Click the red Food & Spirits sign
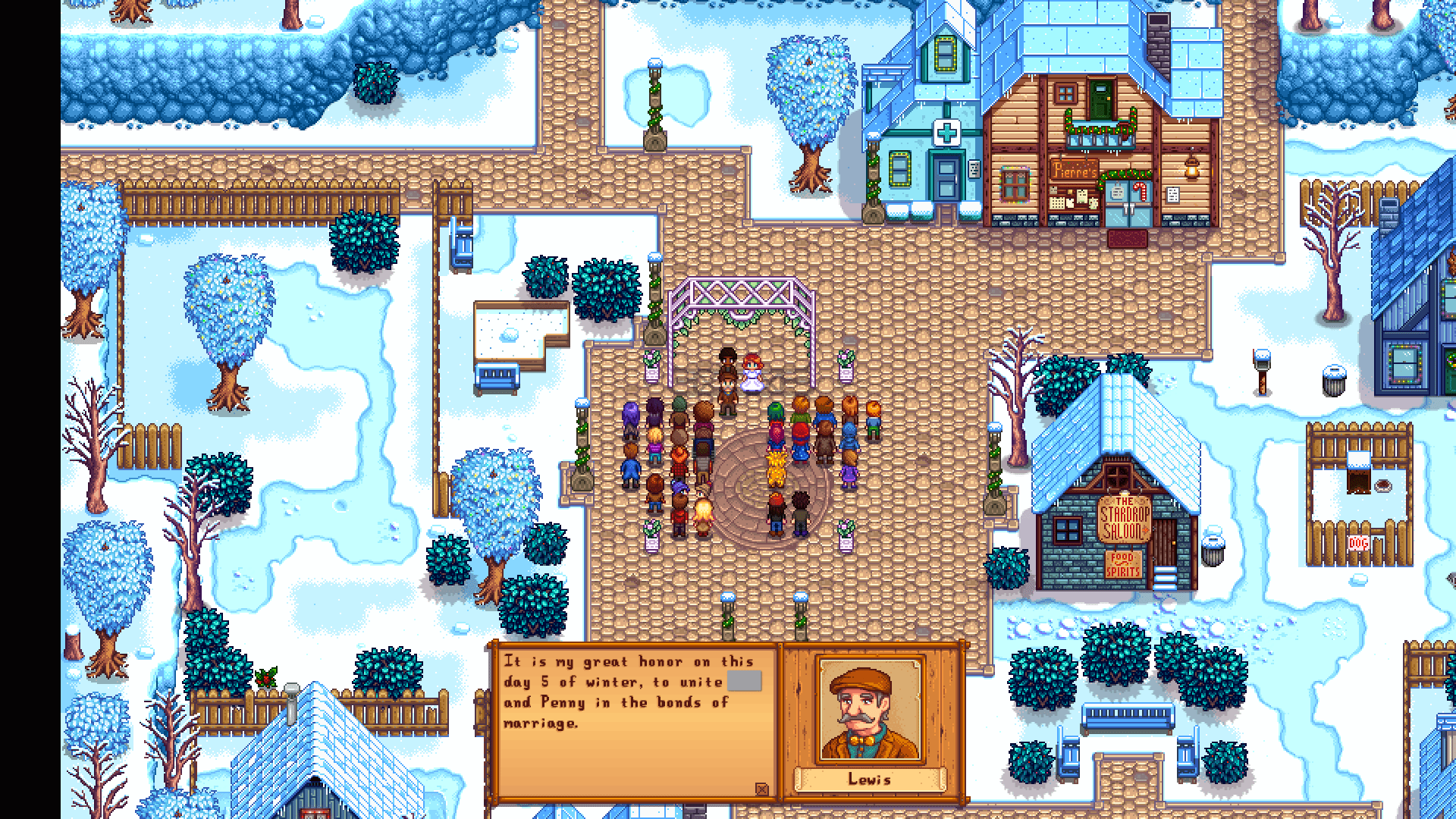Image resolution: width=1456 pixels, height=819 pixels. tap(1124, 563)
